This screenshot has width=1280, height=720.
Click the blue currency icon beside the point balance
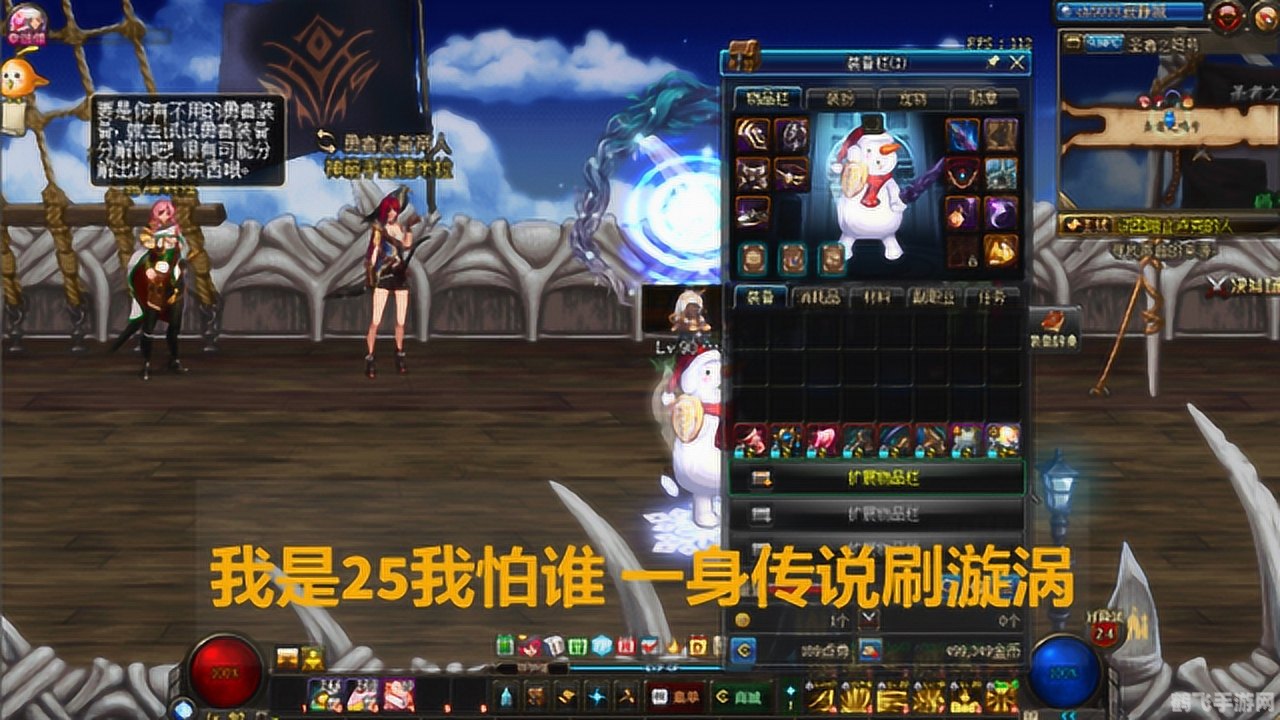pyautogui.click(x=744, y=650)
